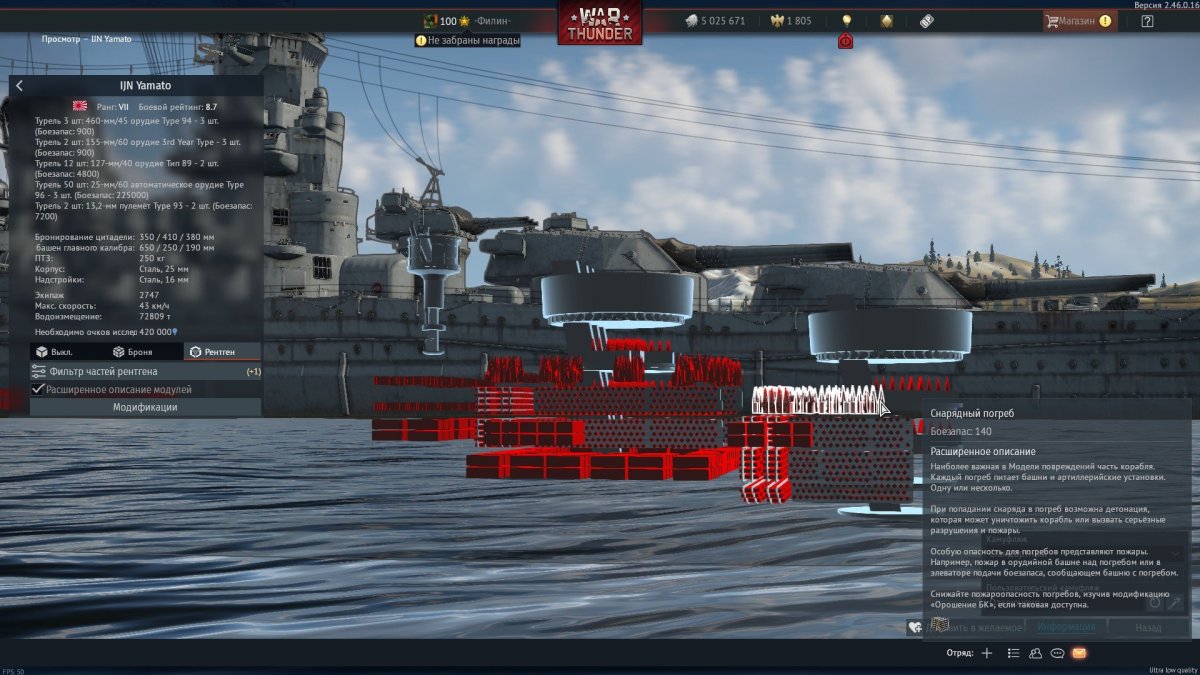Collapse the IJN Yamato info panel arrow
The height and width of the screenshot is (675, 1200).
click(x=19, y=86)
